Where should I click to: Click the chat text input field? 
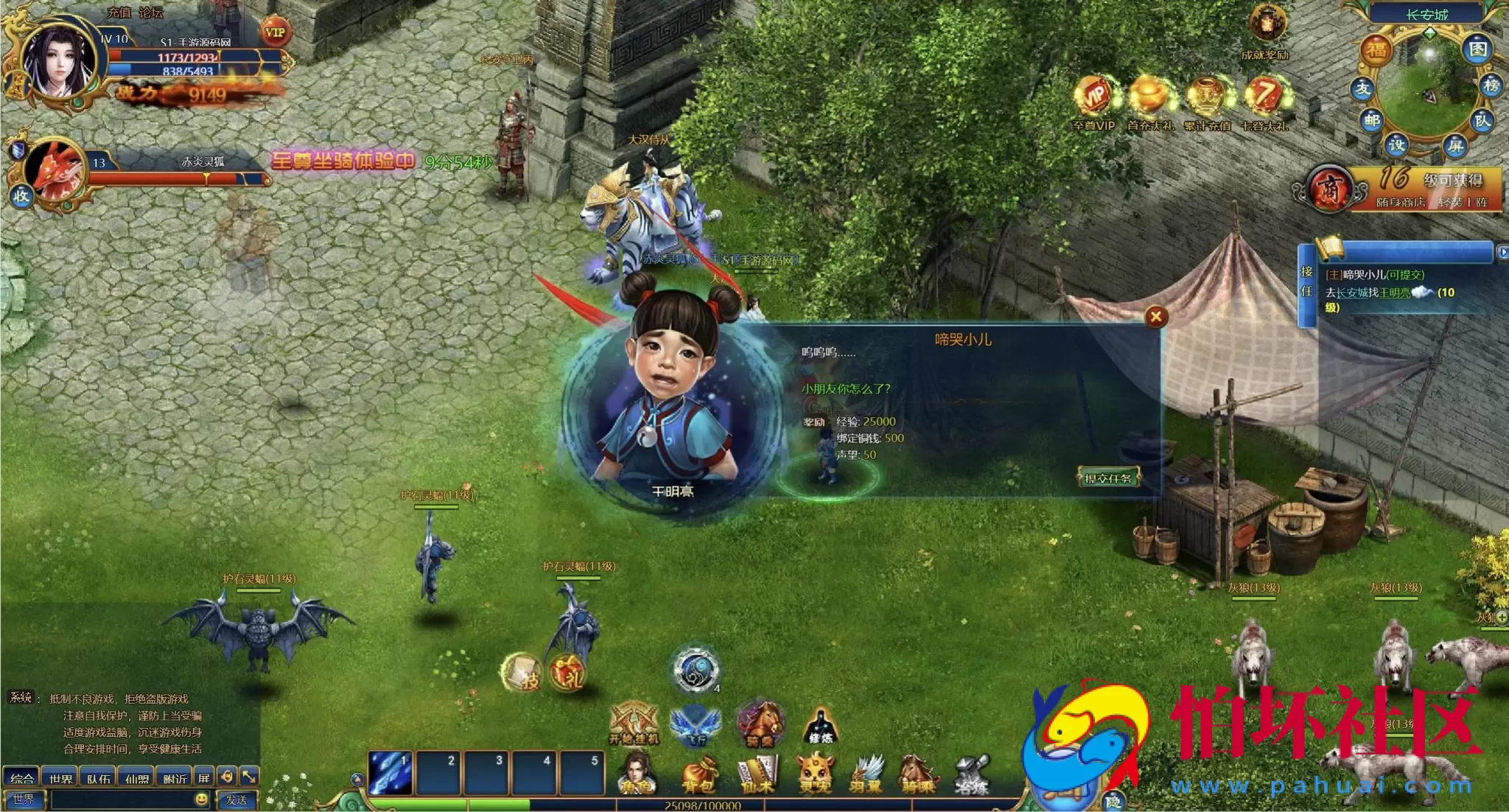[122, 799]
